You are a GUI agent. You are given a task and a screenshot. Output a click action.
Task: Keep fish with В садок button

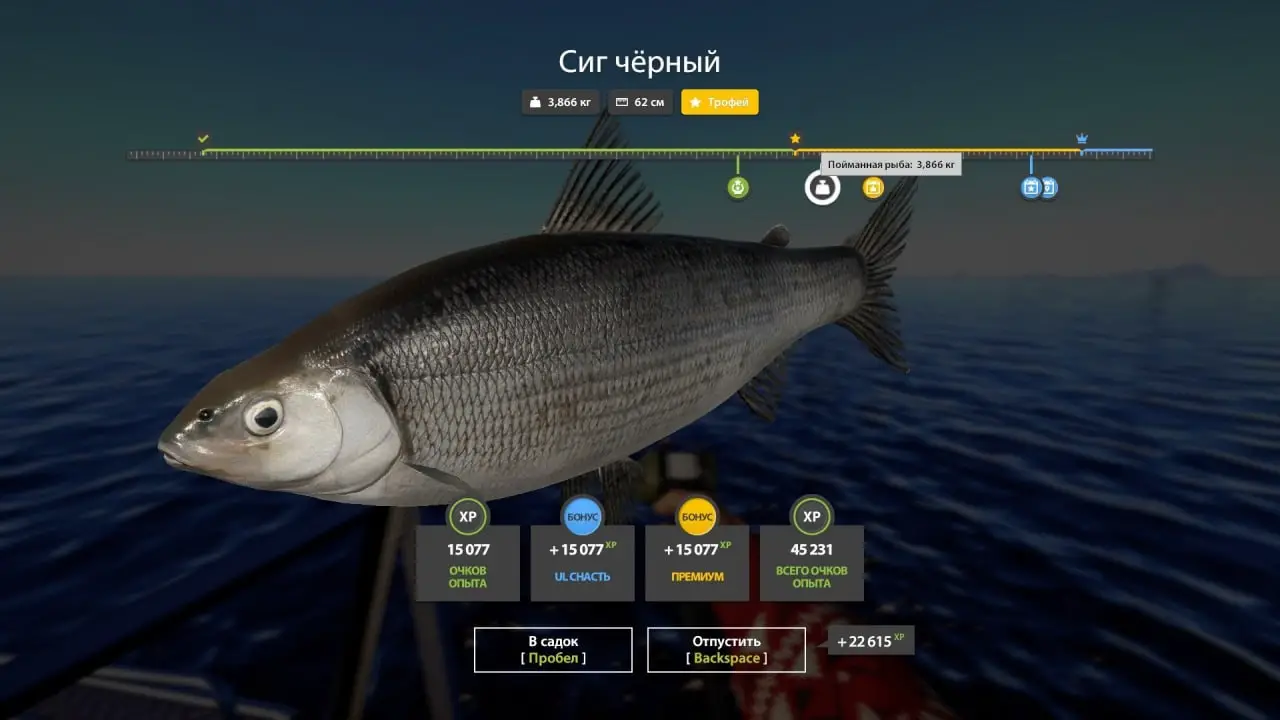(553, 649)
